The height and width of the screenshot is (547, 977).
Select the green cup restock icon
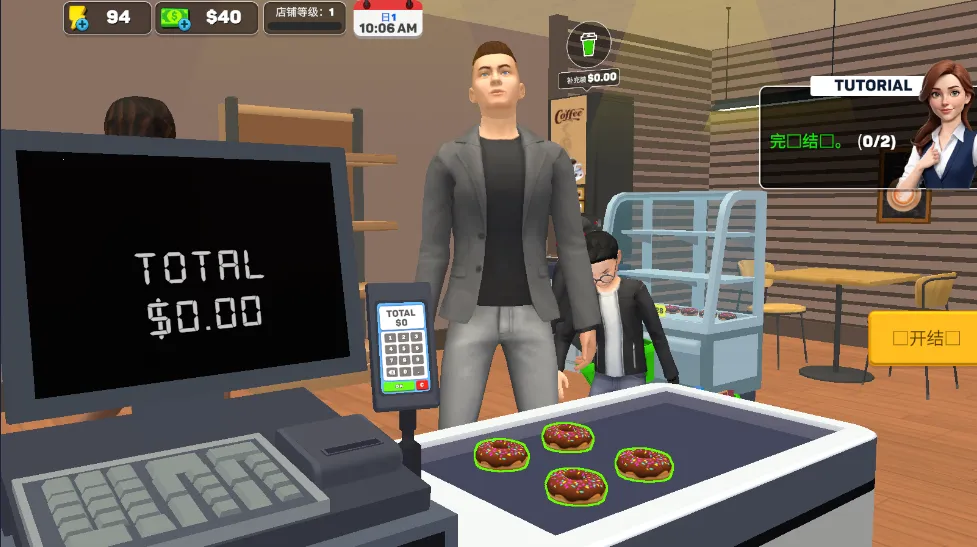(x=588, y=45)
